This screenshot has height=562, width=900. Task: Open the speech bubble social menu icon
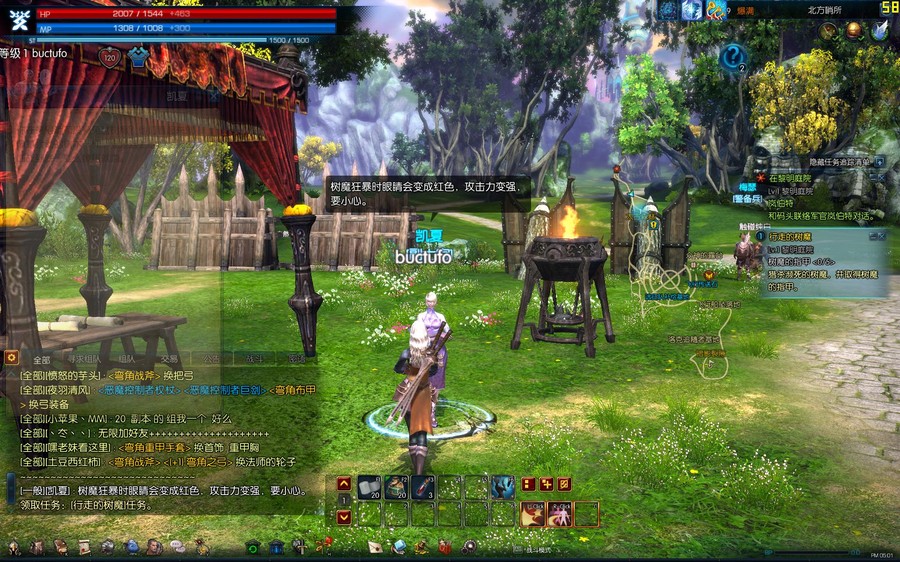(x=177, y=547)
